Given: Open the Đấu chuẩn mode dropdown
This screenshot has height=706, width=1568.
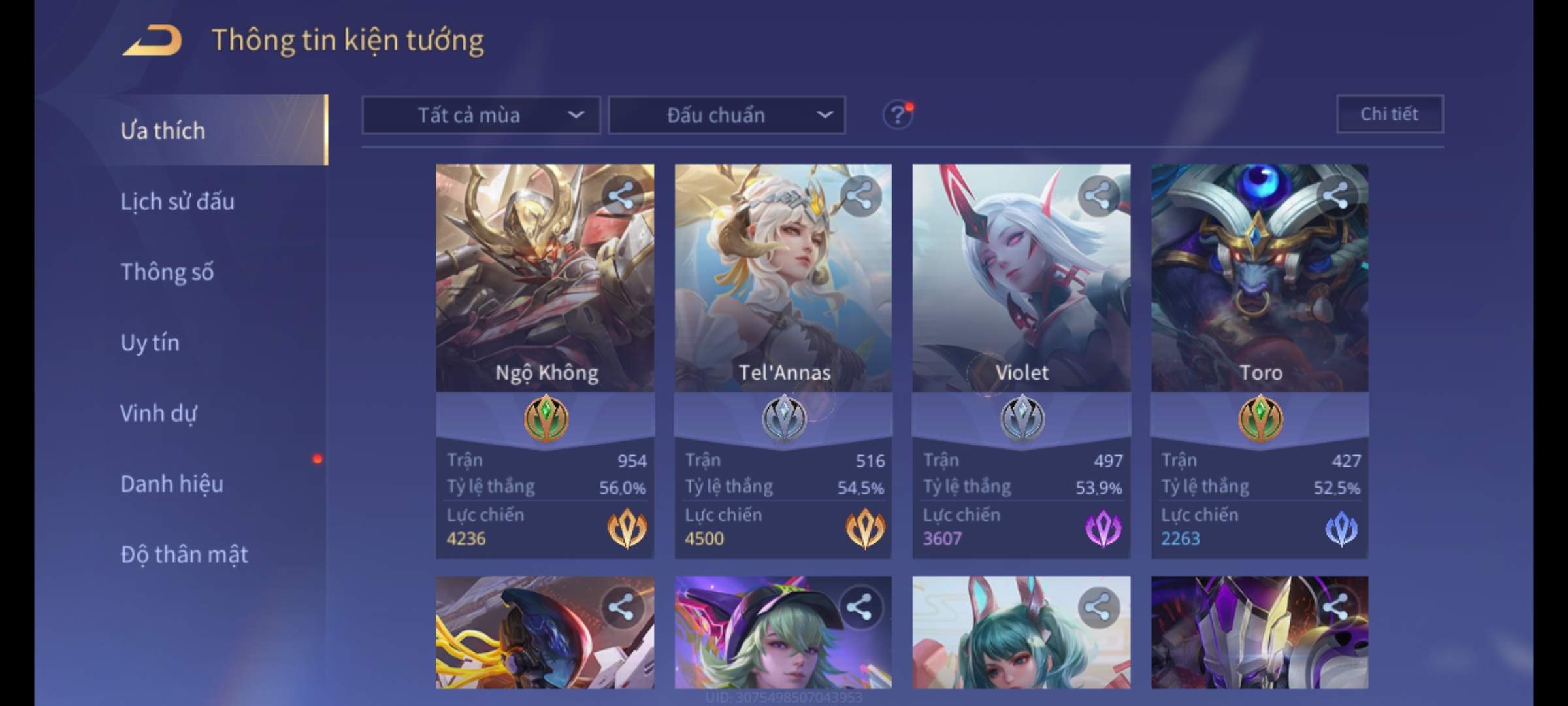Looking at the screenshot, I should coord(727,116).
